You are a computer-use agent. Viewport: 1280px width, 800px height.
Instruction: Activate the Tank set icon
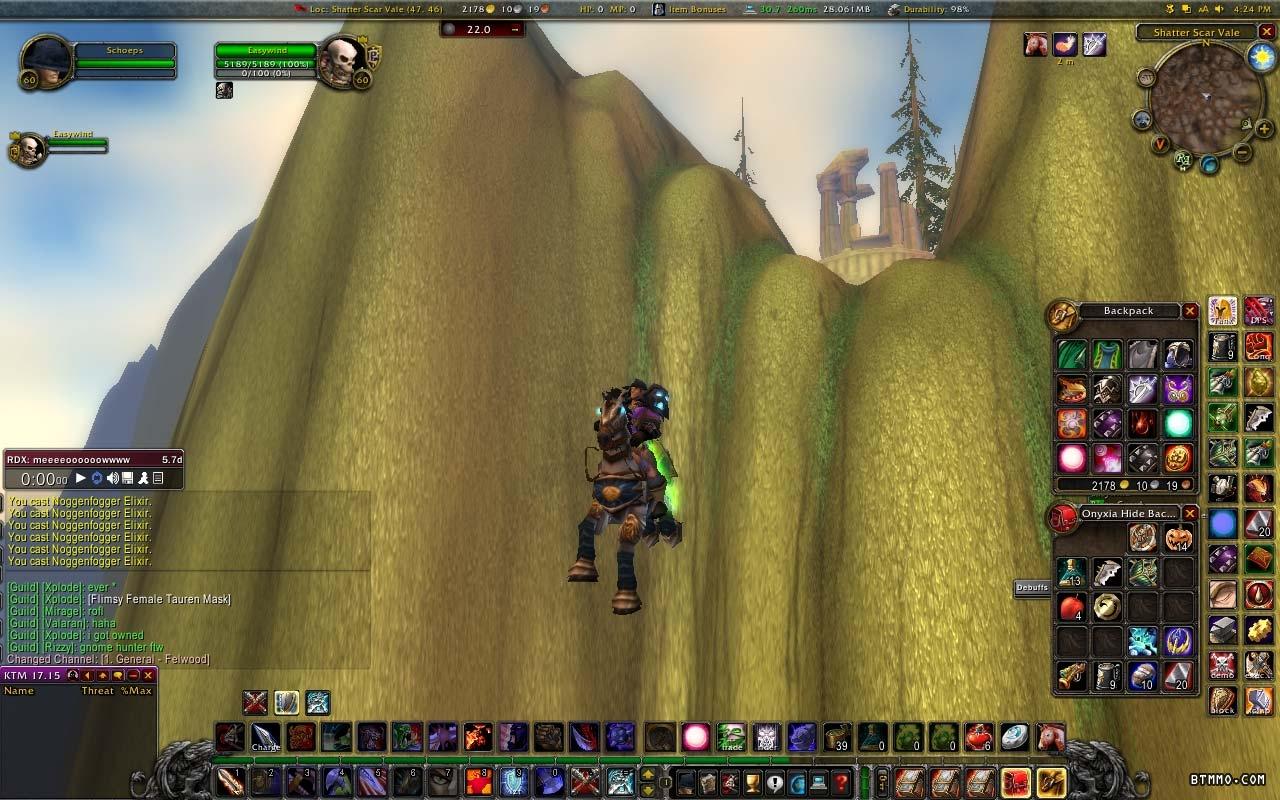(1223, 312)
